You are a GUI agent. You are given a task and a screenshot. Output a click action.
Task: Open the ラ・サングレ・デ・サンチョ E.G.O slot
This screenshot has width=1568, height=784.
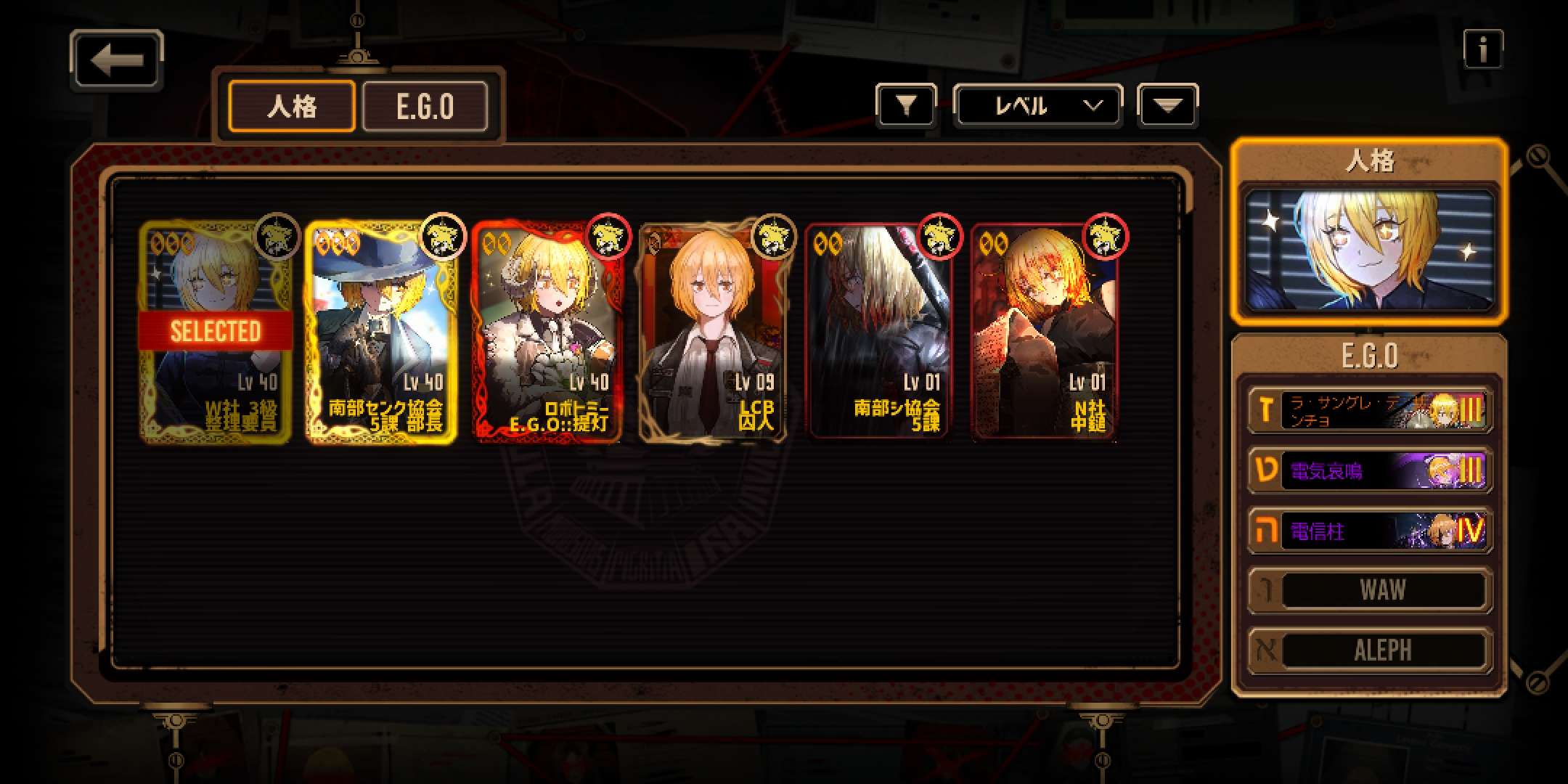click(x=1369, y=411)
